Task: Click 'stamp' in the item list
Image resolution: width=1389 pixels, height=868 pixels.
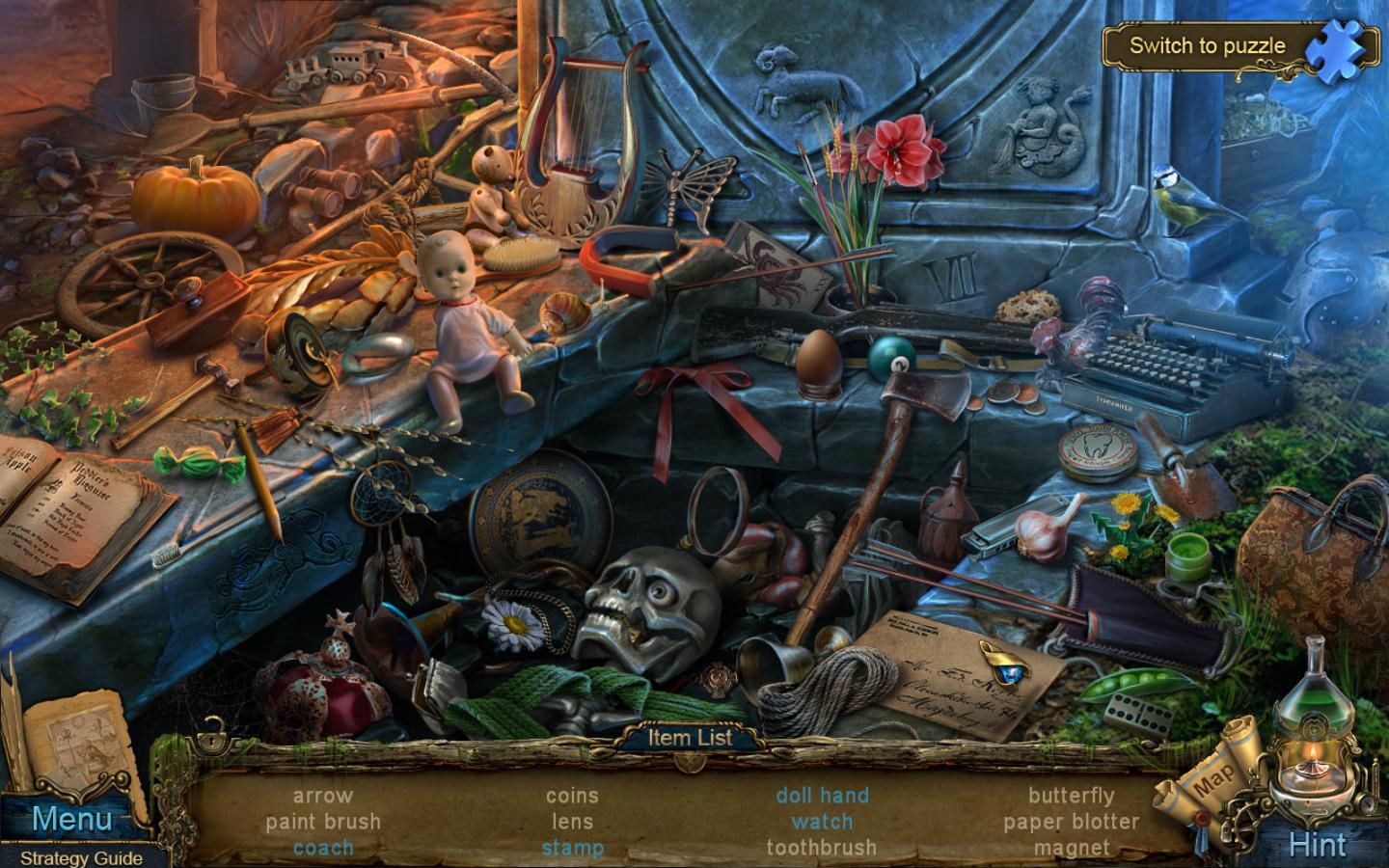Action: pos(574,849)
